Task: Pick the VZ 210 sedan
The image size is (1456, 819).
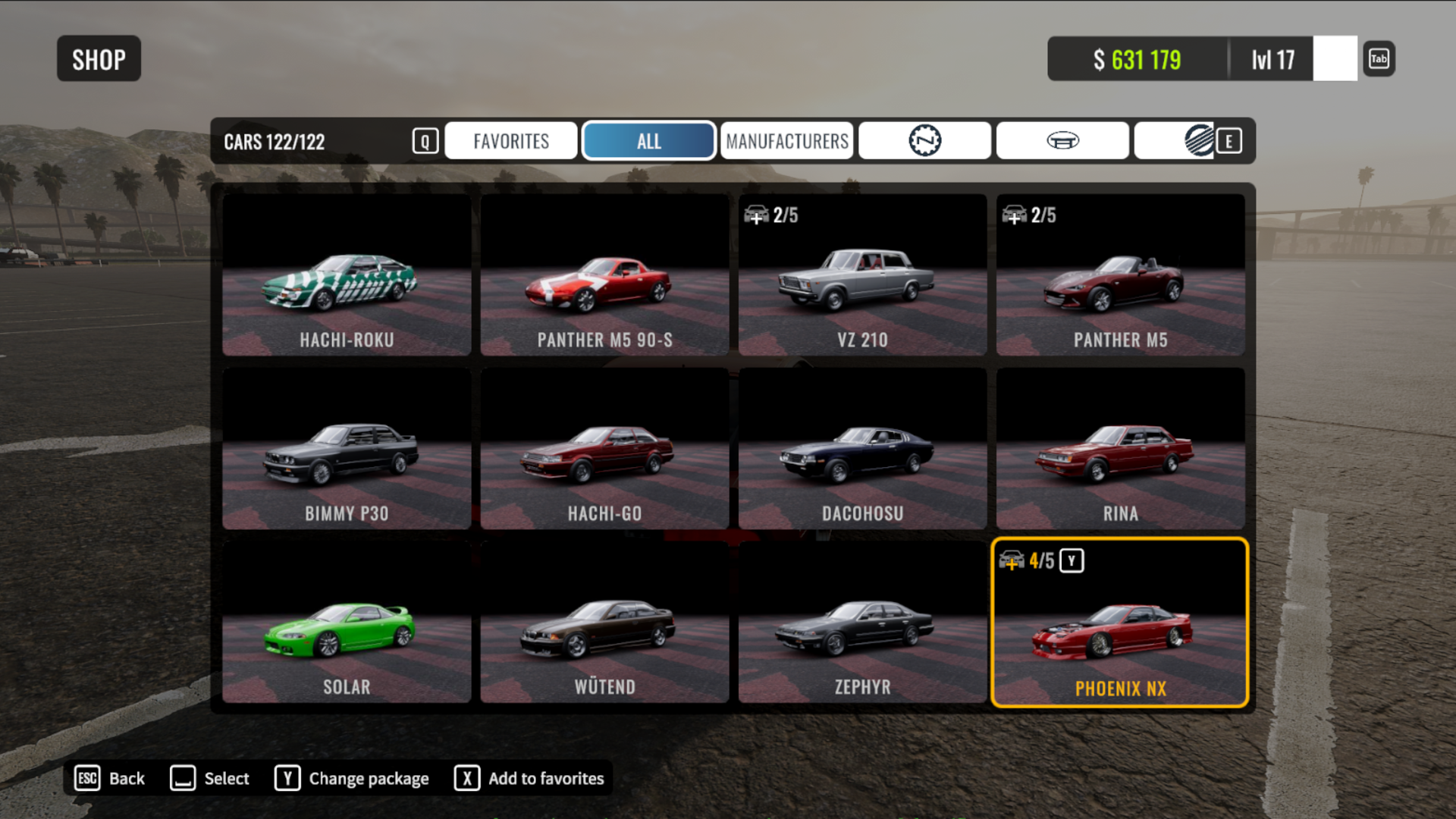Action: [862, 275]
